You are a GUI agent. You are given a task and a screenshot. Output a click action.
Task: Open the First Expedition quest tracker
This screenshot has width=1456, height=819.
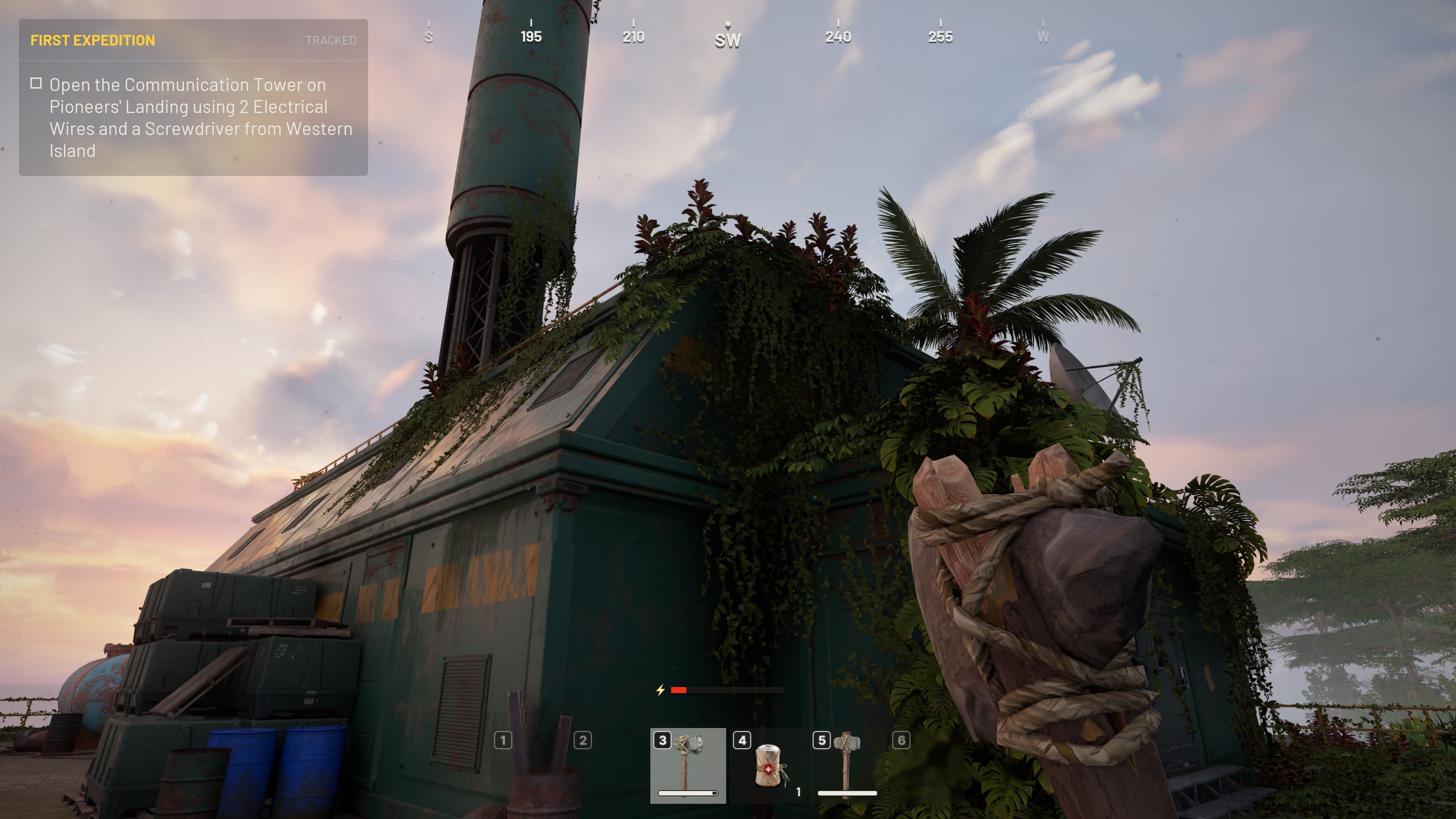(x=93, y=40)
